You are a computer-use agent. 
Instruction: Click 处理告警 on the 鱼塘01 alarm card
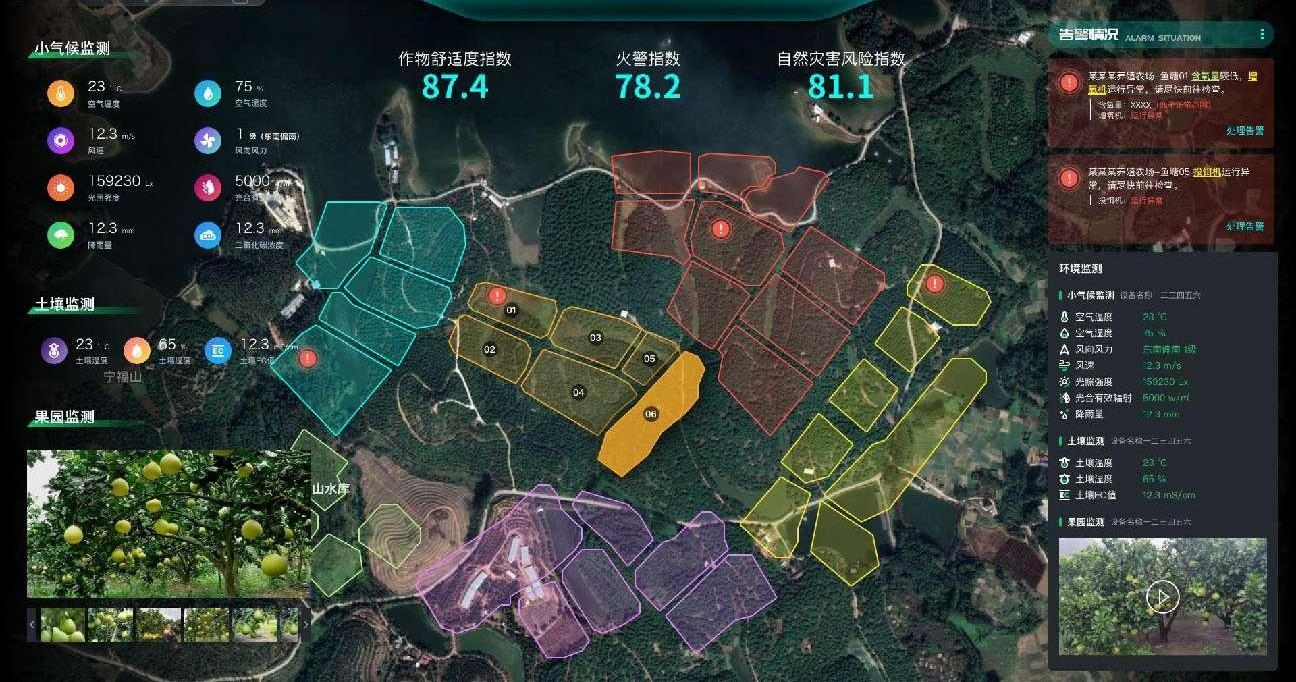[1244, 131]
